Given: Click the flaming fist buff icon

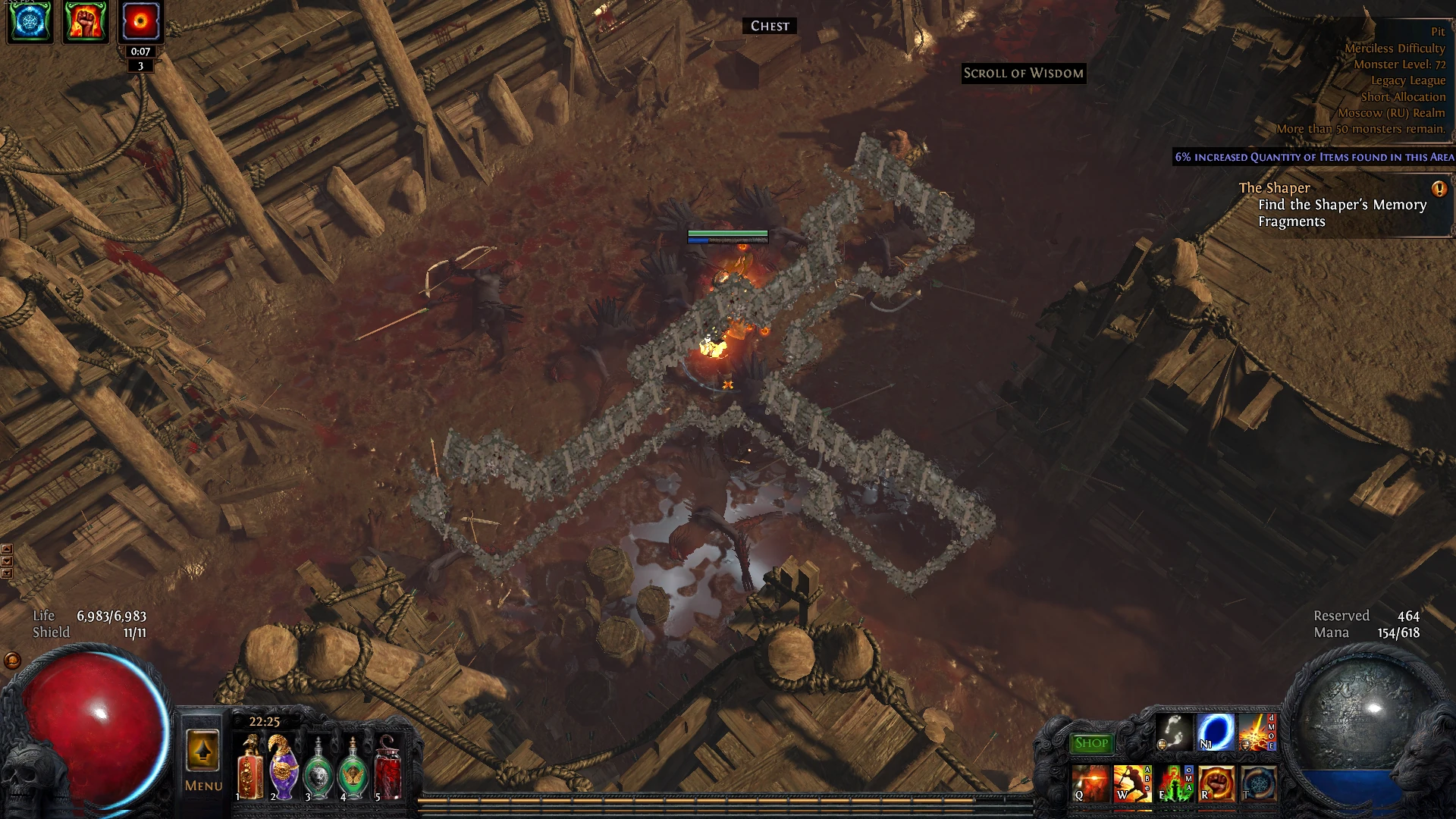Looking at the screenshot, I should click(85, 20).
